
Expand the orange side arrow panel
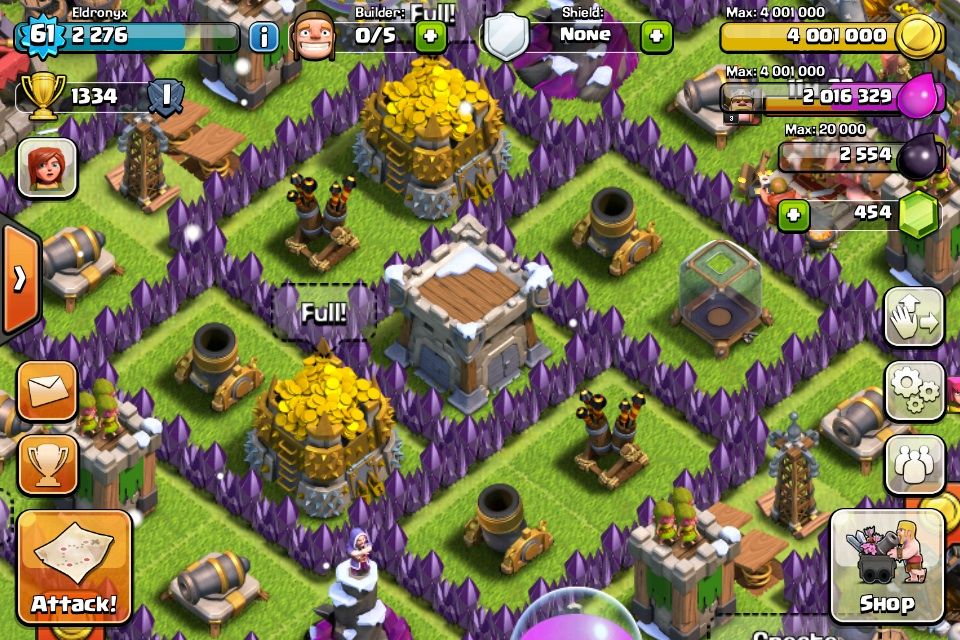19,278
